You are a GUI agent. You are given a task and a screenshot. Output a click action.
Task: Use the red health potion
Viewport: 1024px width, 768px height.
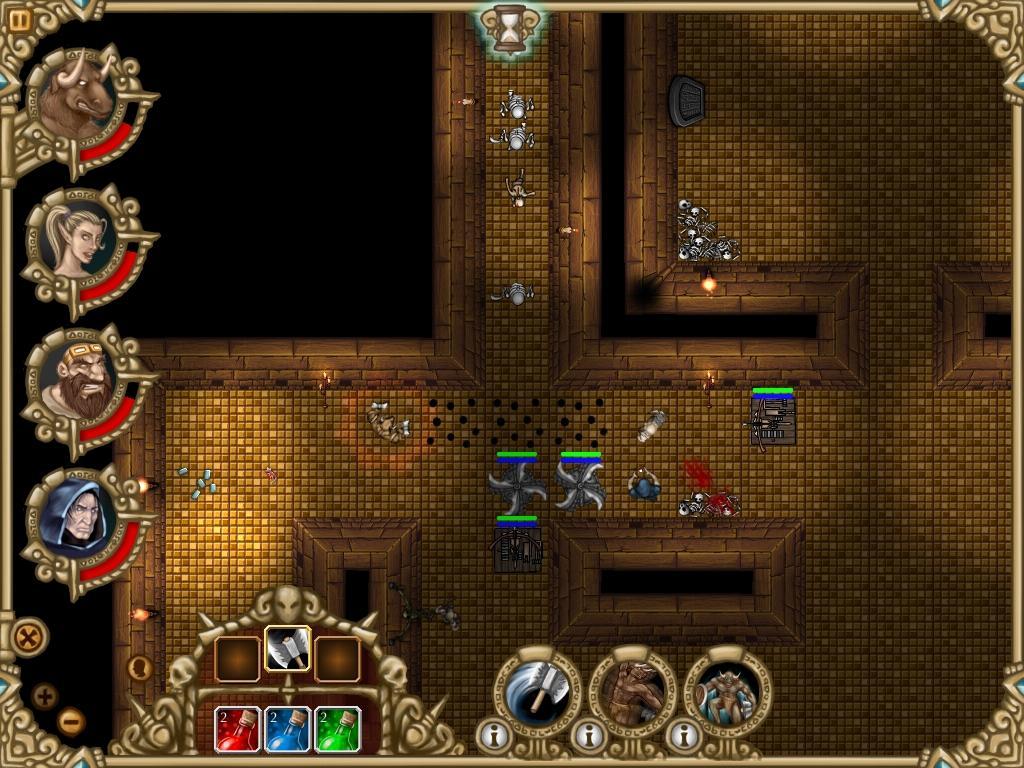coord(238,729)
